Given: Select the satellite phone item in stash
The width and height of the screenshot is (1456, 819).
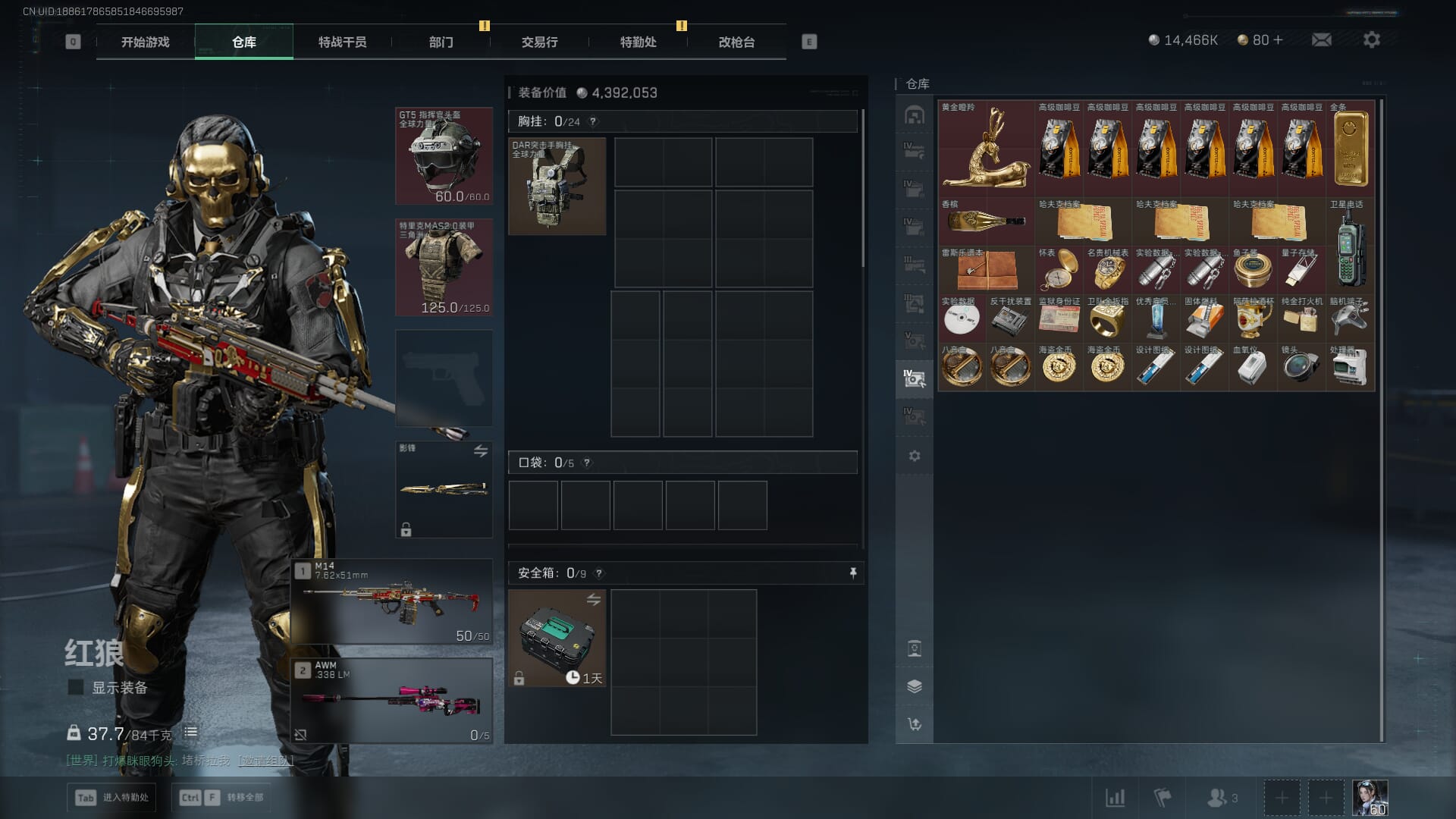Looking at the screenshot, I should (1351, 246).
